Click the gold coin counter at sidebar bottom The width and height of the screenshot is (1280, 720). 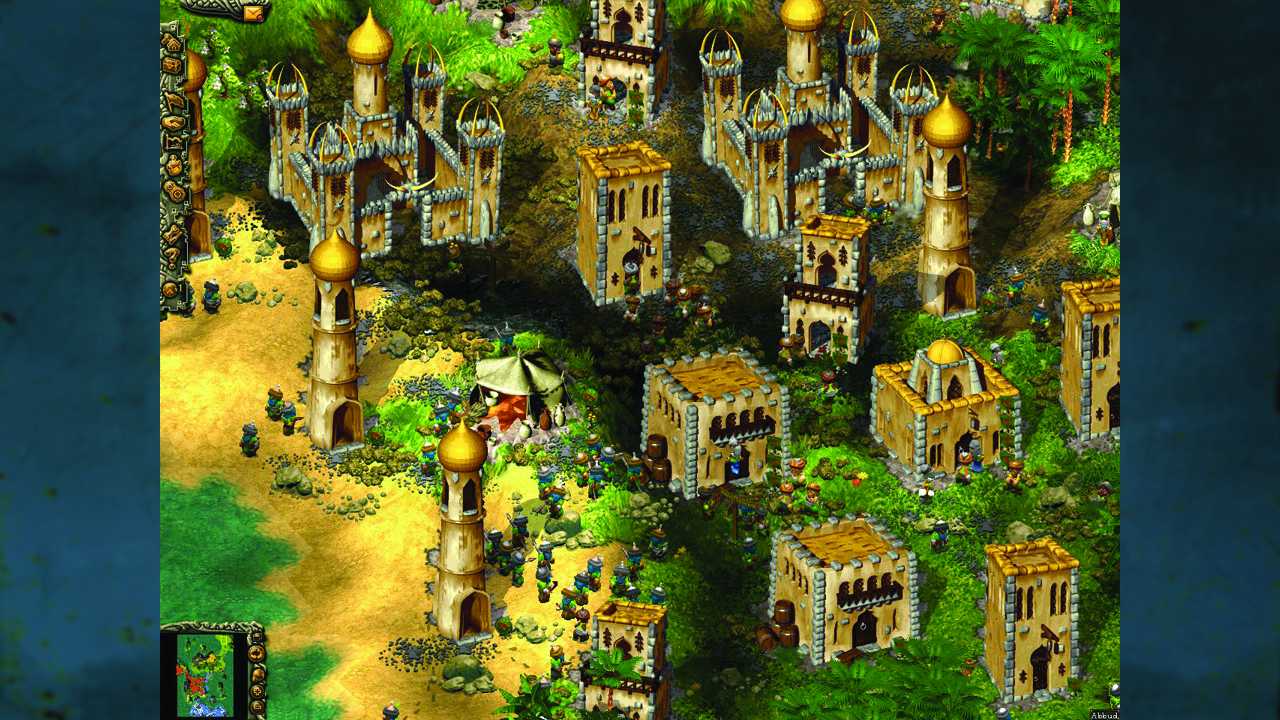[x=177, y=287]
